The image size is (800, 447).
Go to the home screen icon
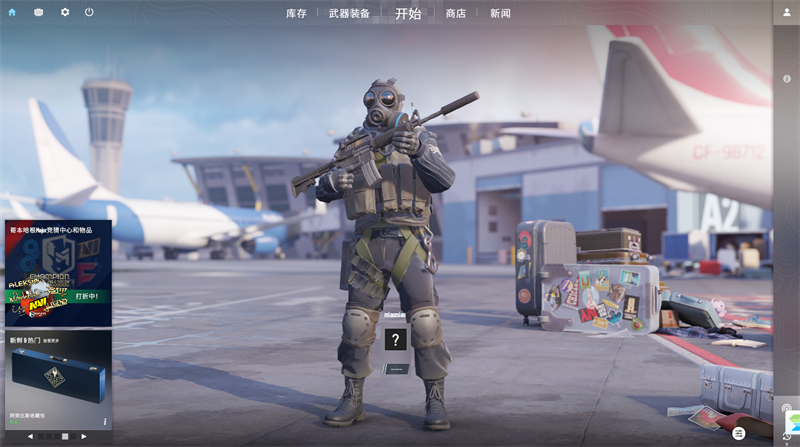[x=12, y=12]
